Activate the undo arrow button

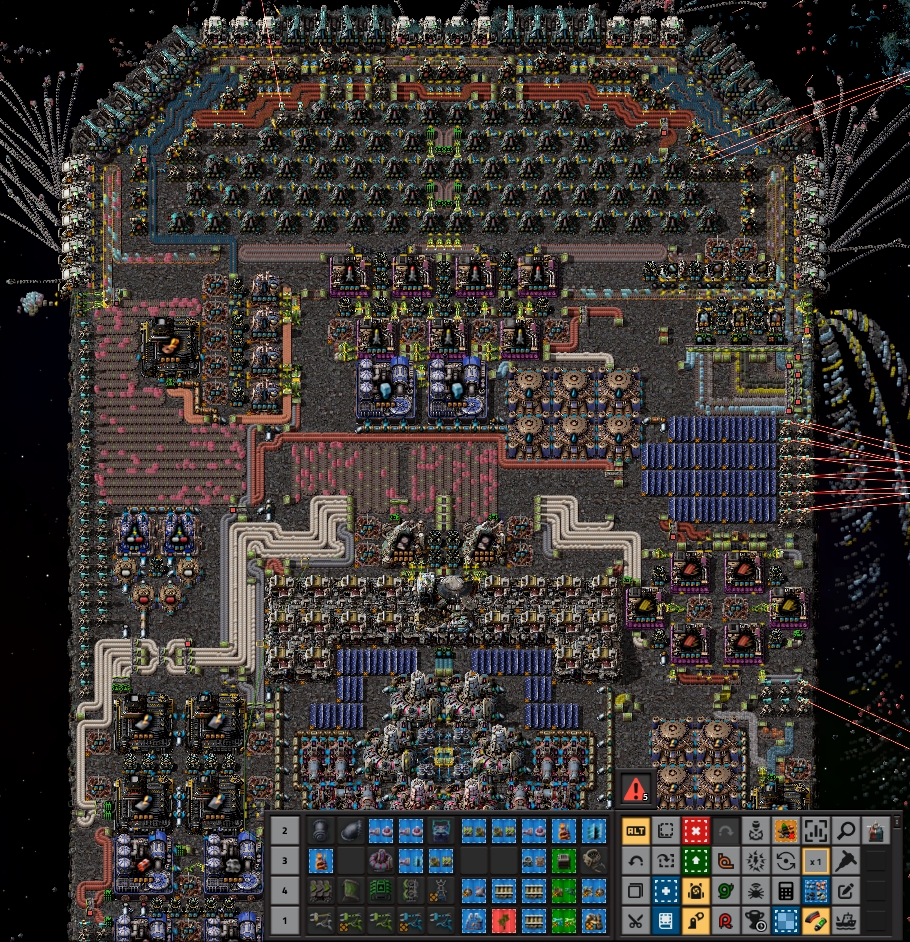tap(635, 860)
